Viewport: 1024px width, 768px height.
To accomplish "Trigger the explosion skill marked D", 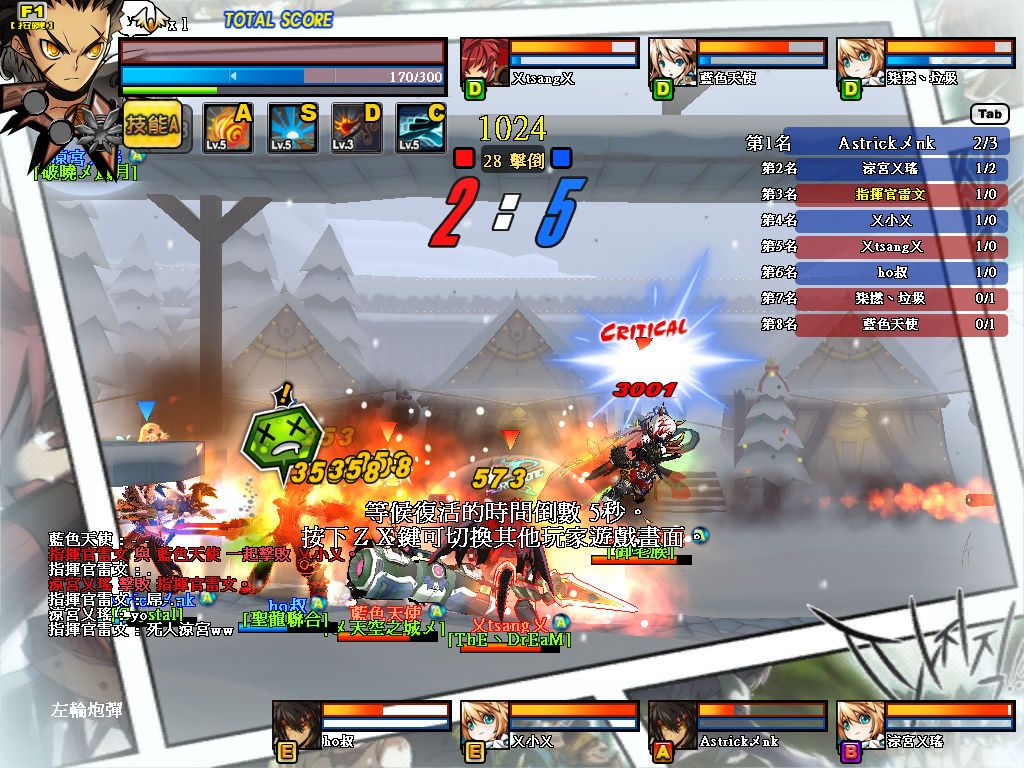I will [357, 128].
